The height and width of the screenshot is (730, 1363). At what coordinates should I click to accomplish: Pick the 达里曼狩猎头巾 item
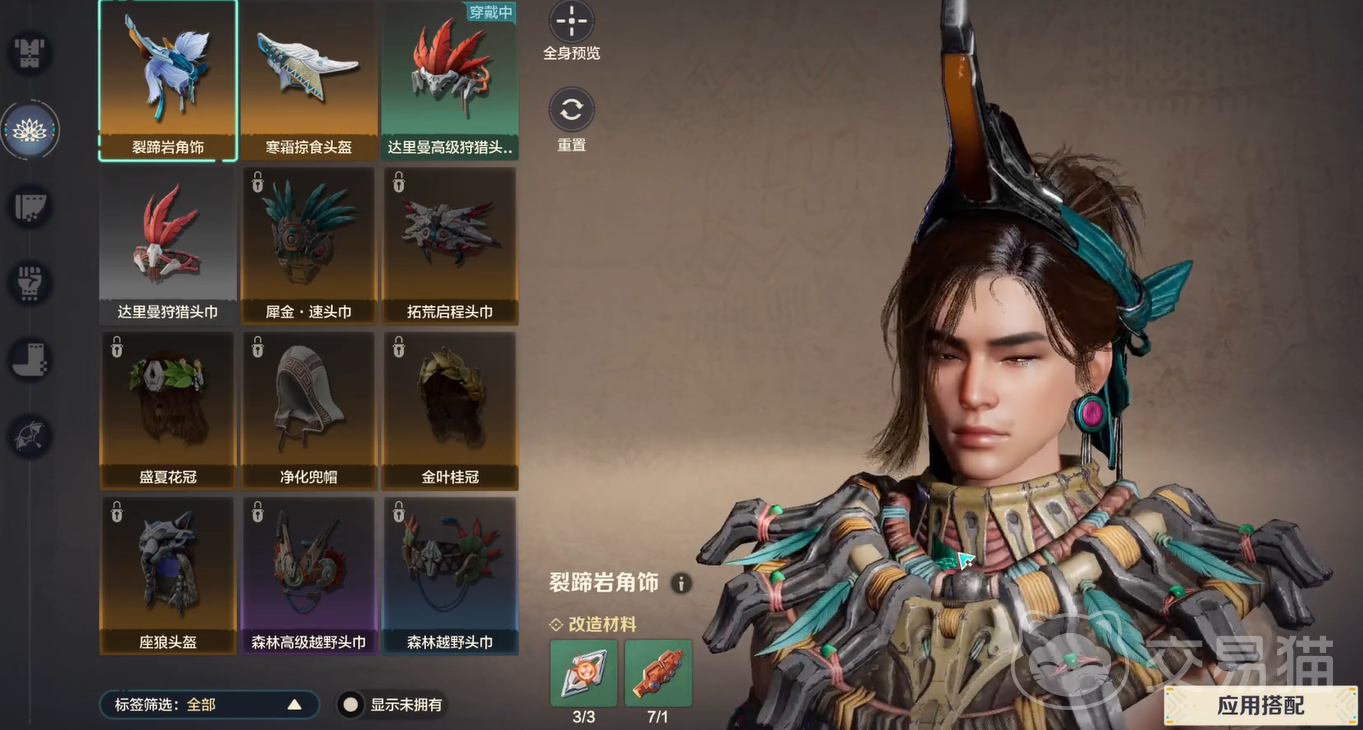tap(168, 245)
